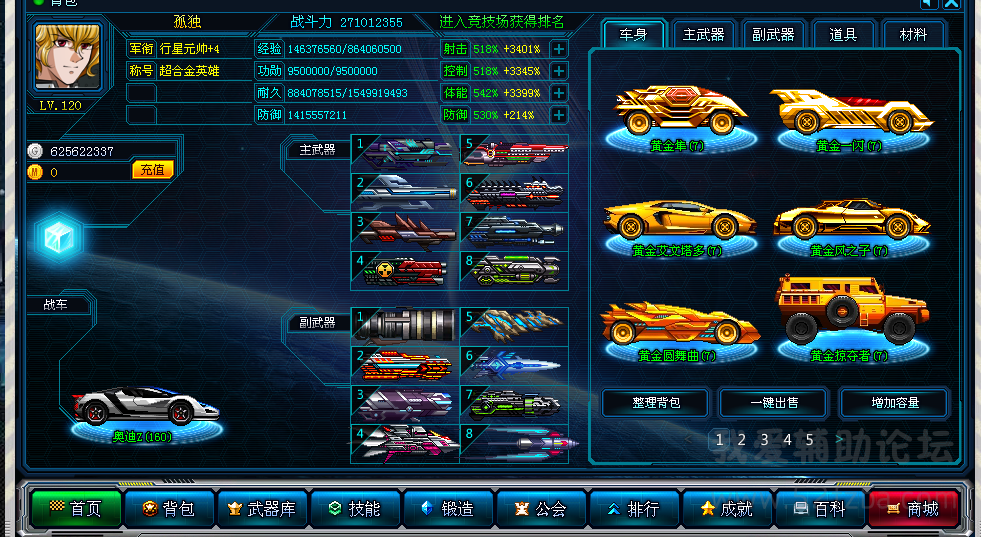
Task: Show the 道具 tab
Action: coord(843,35)
